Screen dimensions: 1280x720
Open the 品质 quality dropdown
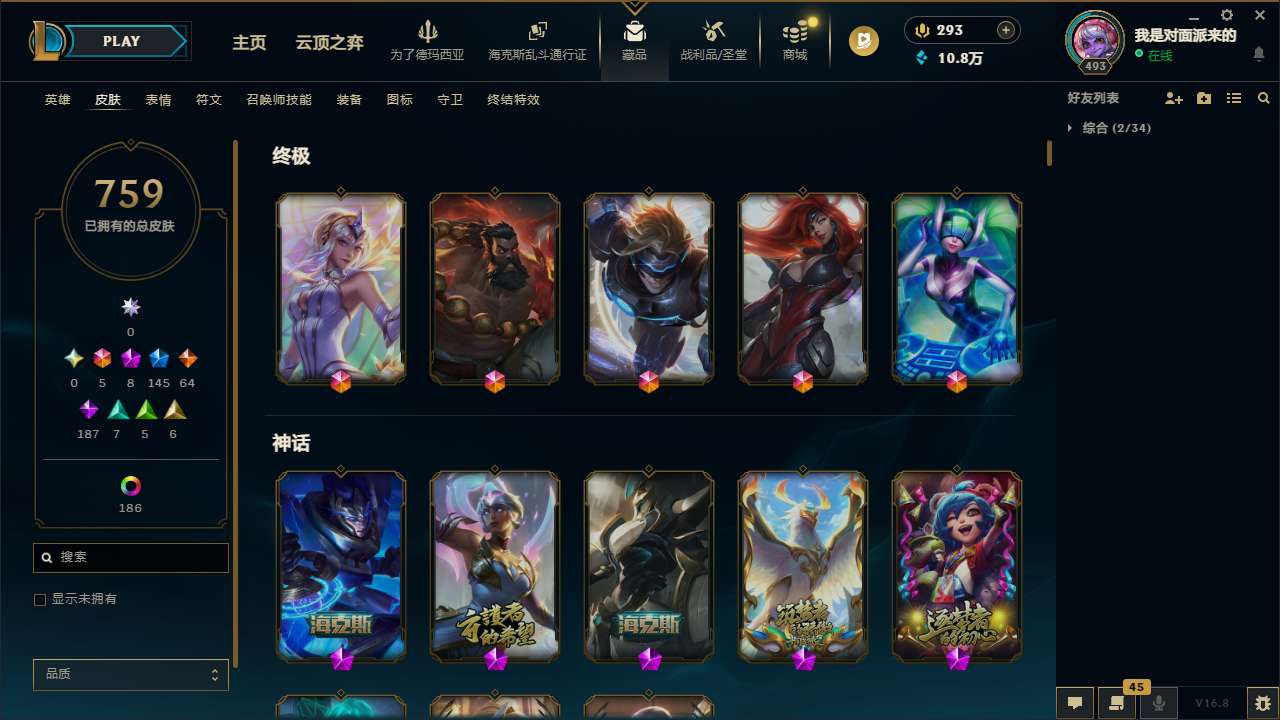coord(130,674)
